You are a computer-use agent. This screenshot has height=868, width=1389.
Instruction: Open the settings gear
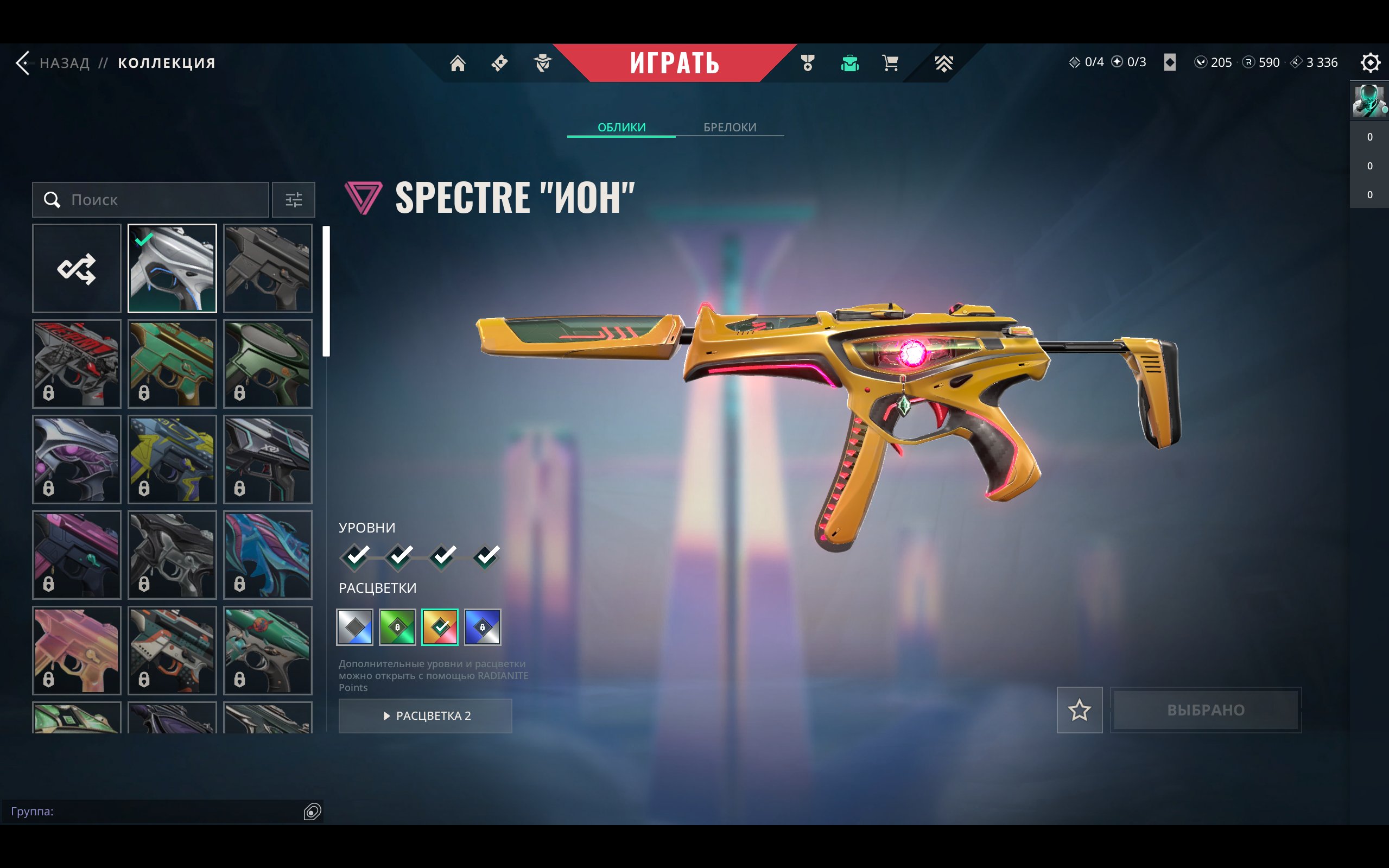1369,62
